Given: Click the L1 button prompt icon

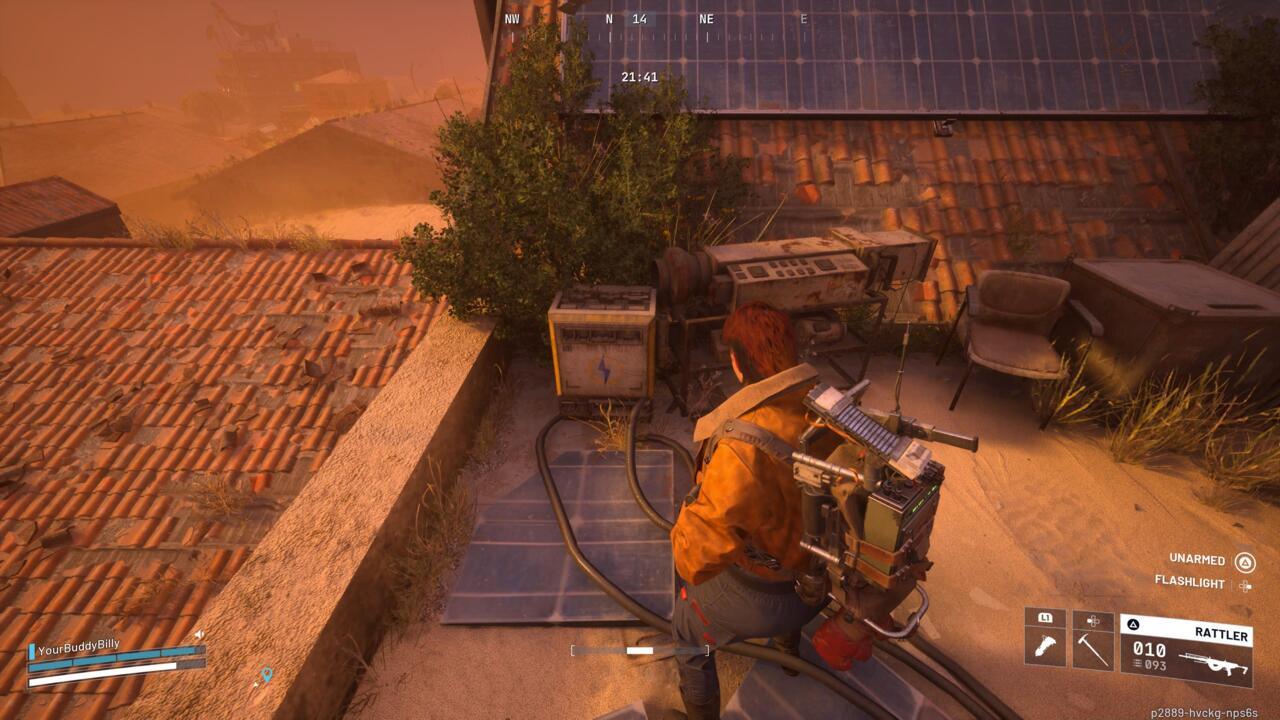Looking at the screenshot, I should click(x=1047, y=620).
